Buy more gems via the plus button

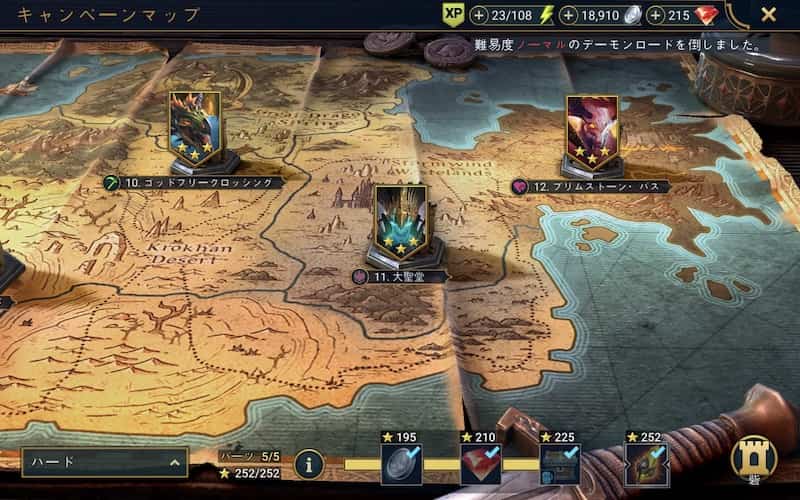pos(656,15)
